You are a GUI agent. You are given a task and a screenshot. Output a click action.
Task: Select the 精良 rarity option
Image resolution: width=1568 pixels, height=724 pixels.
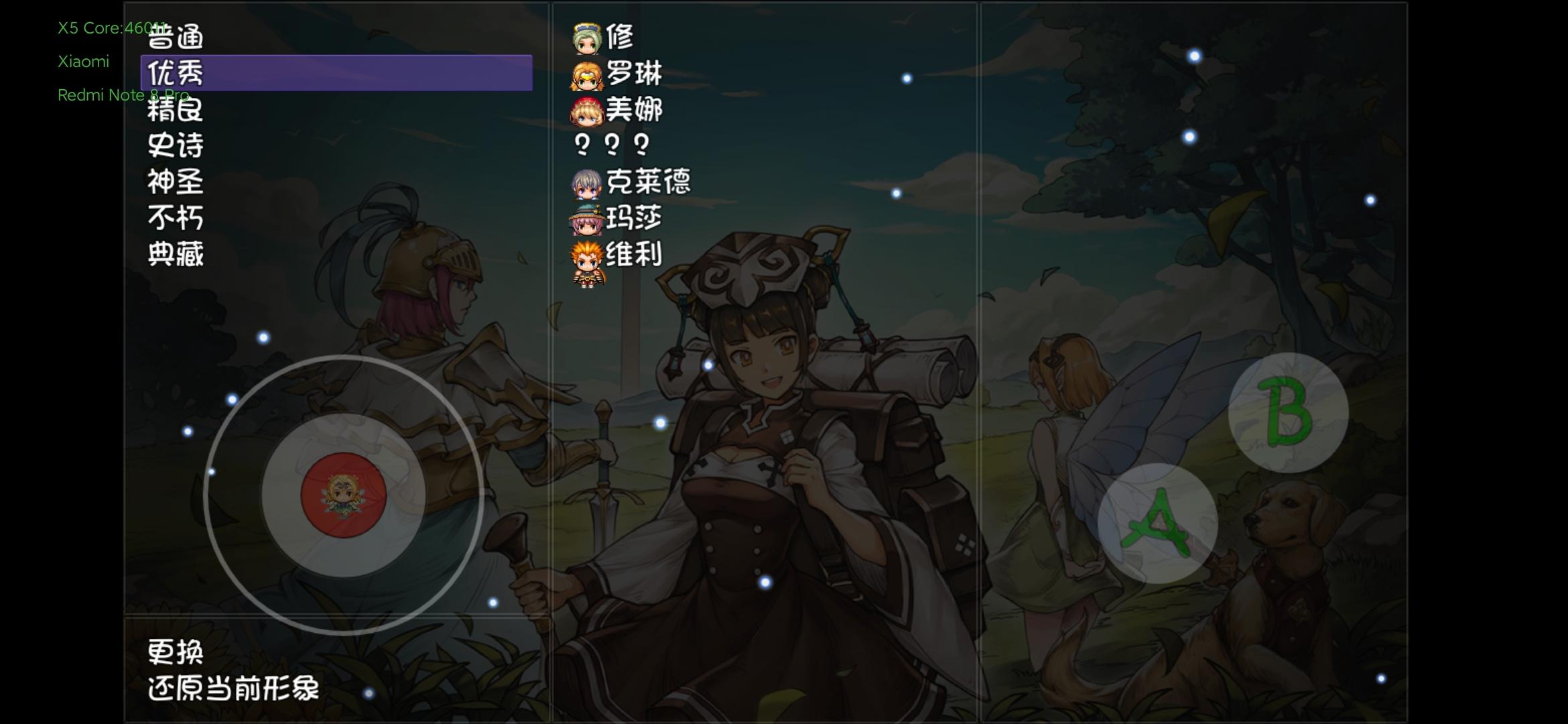coord(176,109)
